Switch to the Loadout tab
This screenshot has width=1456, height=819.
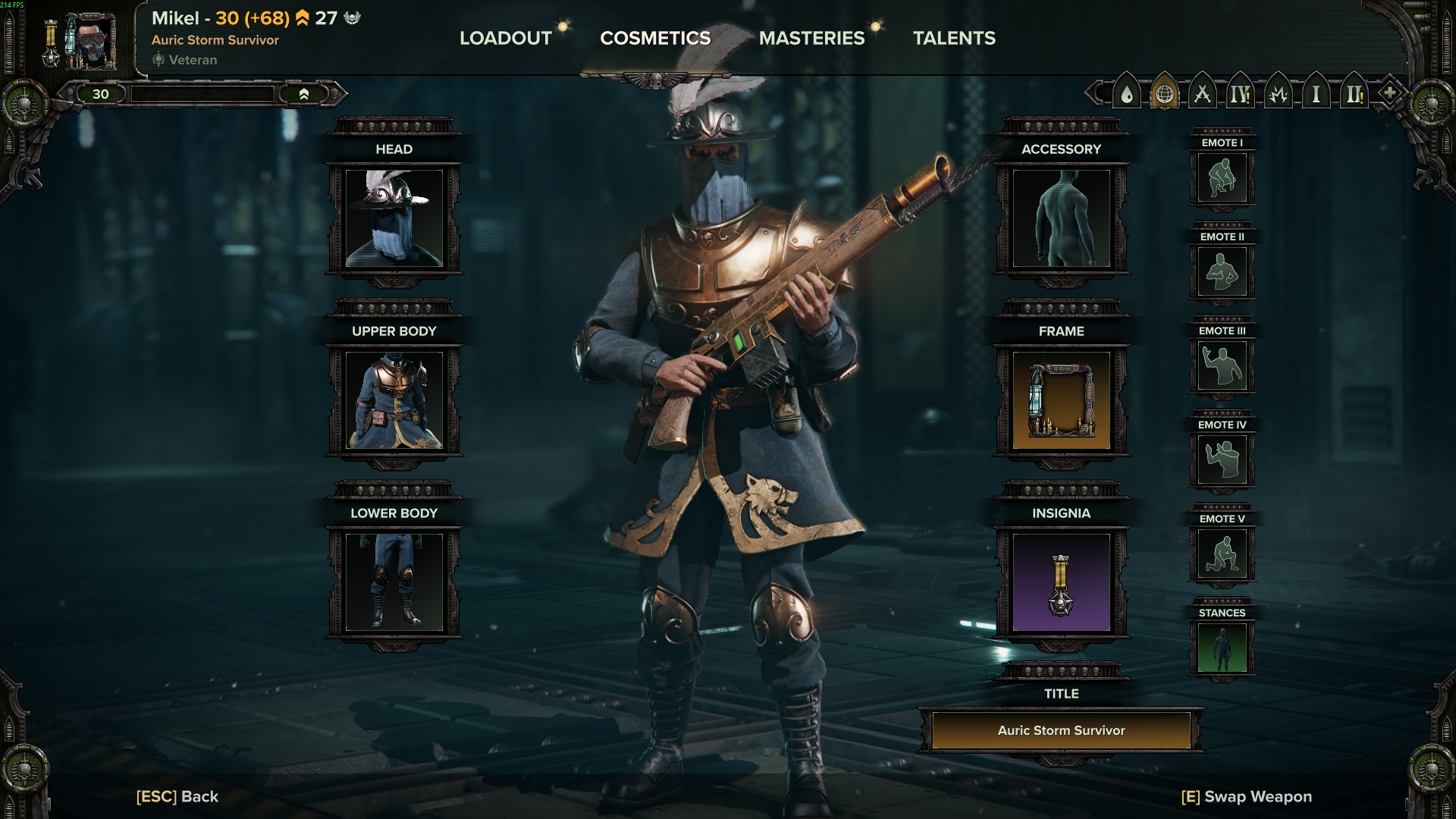(x=506, y=38)
